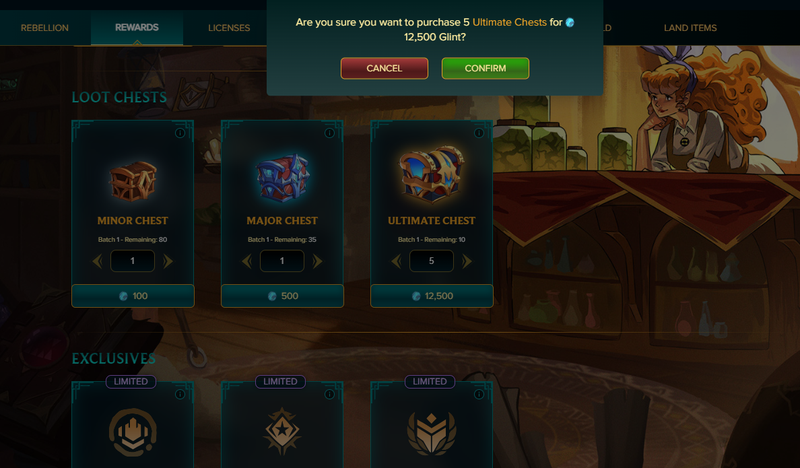Decrease Major Chest quantity
The height and width of the screenshot is (468, 800).
point(248,261)
